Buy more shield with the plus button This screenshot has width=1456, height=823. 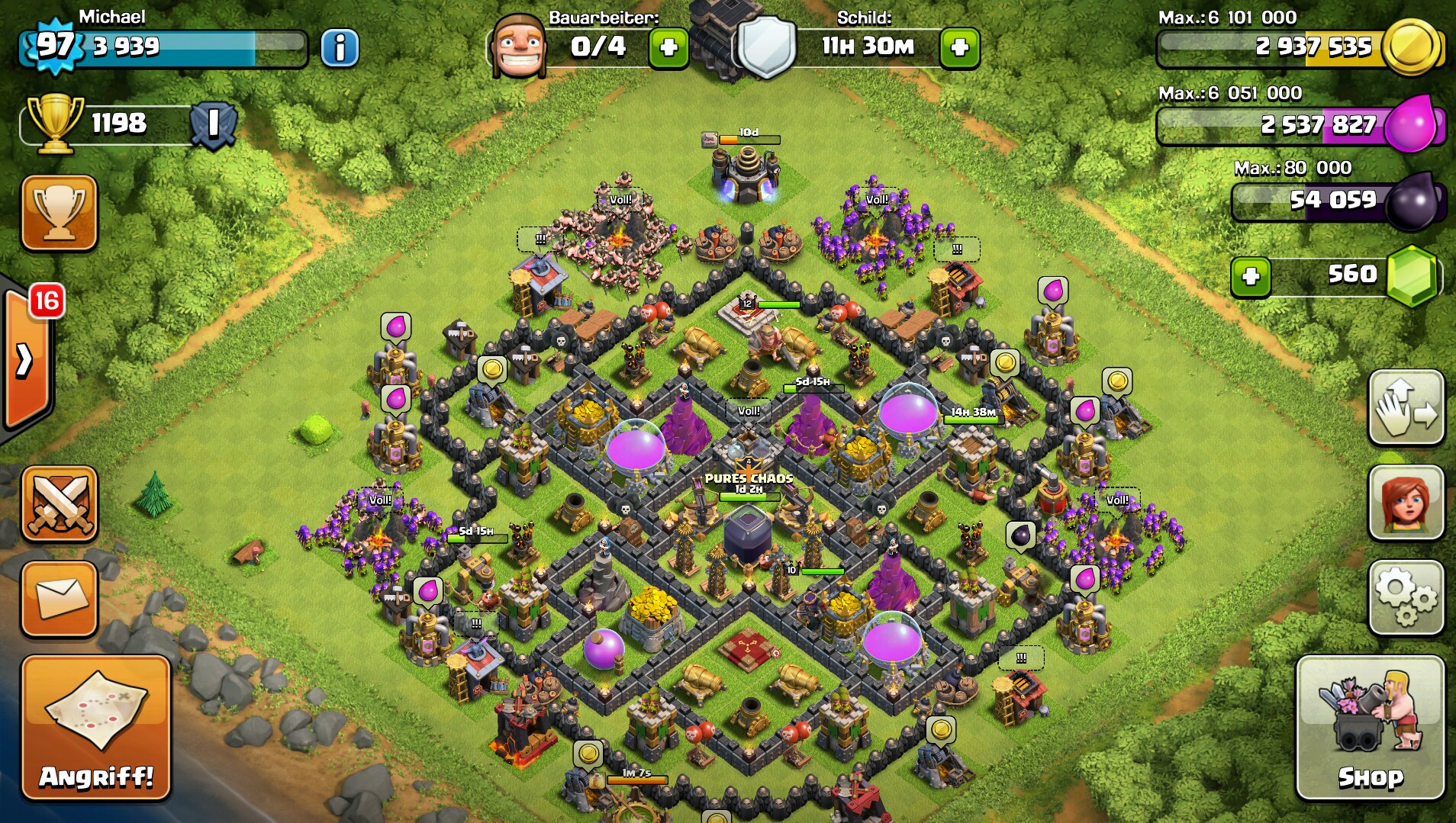pyautogui.click(x=959, y=48)
